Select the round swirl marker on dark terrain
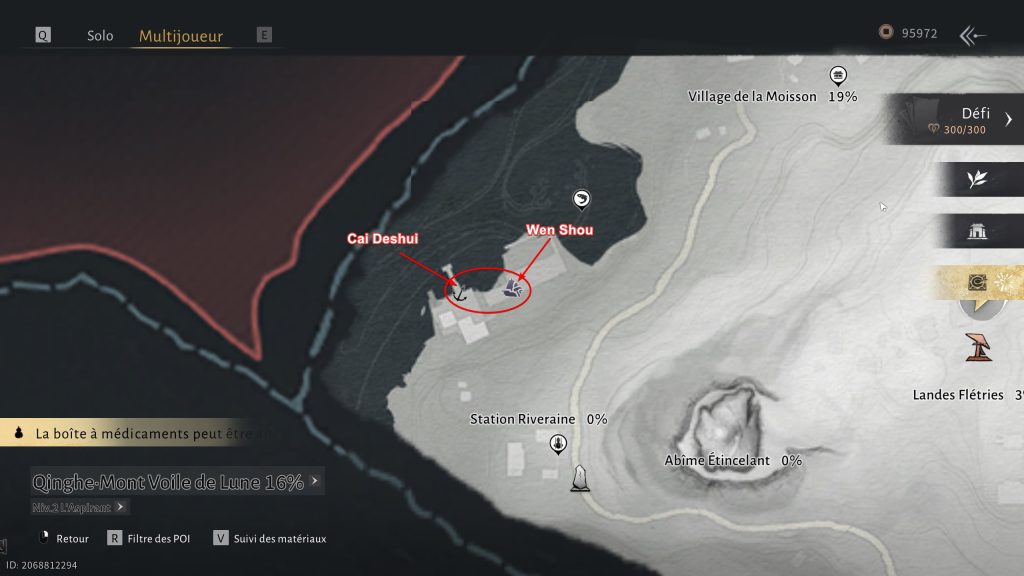The image size is (1024, 576). 581,200
